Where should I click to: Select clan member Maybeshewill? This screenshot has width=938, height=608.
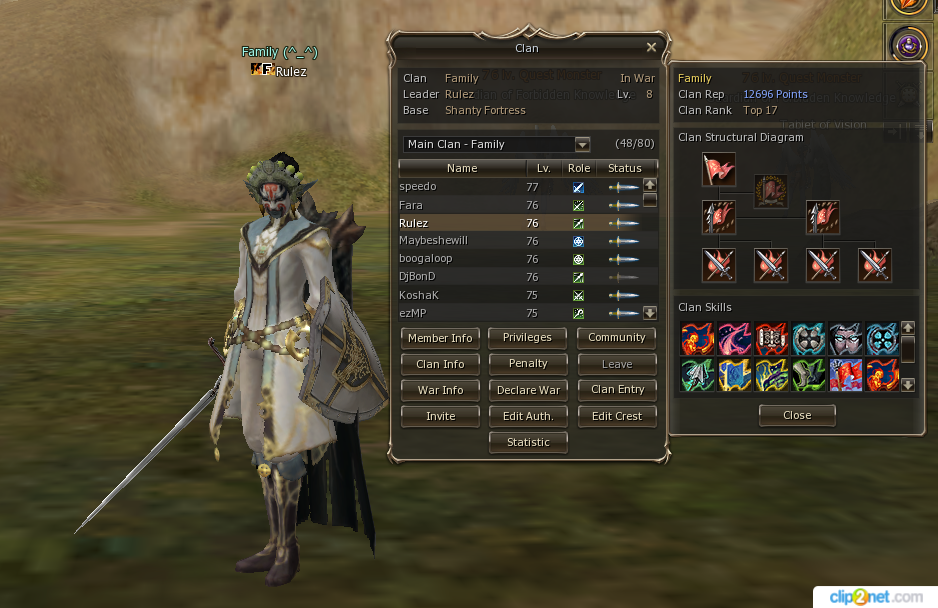click(434, 241)
